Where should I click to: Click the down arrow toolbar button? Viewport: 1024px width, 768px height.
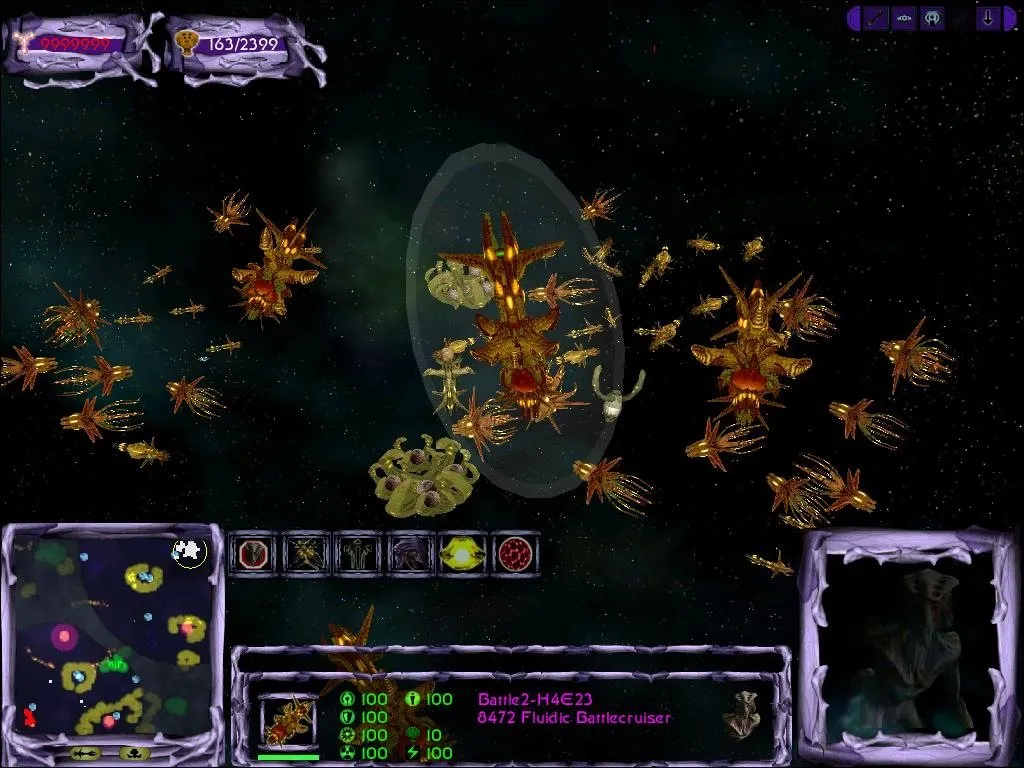click(988, 18)
